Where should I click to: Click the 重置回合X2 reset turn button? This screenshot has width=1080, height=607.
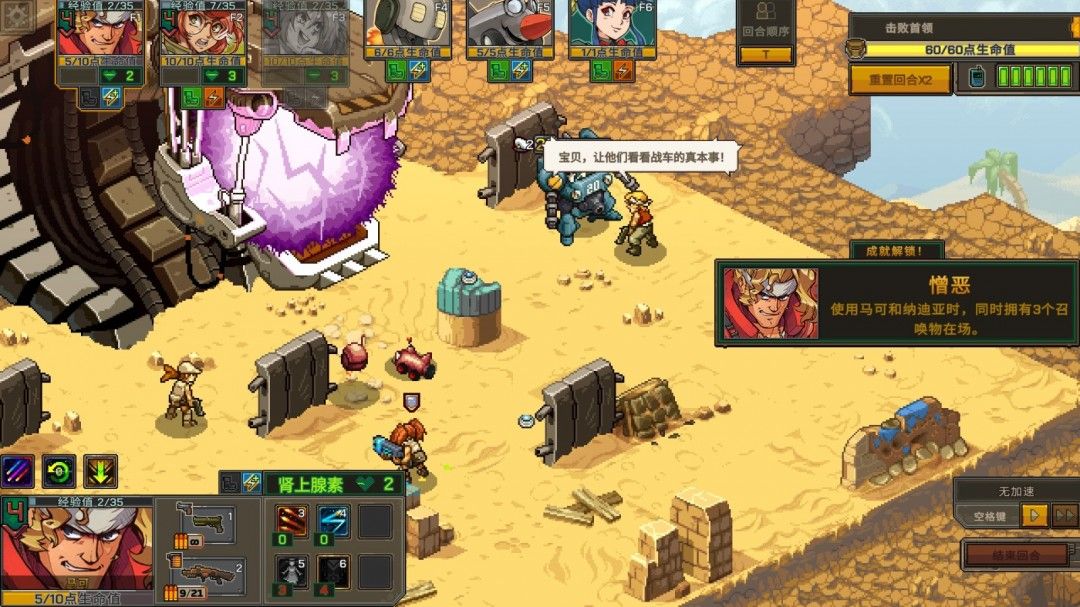900,79
